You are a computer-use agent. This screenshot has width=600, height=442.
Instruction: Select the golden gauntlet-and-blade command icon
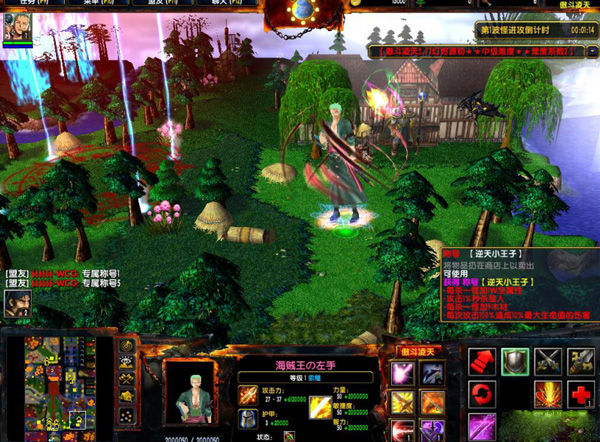[579, 361]
